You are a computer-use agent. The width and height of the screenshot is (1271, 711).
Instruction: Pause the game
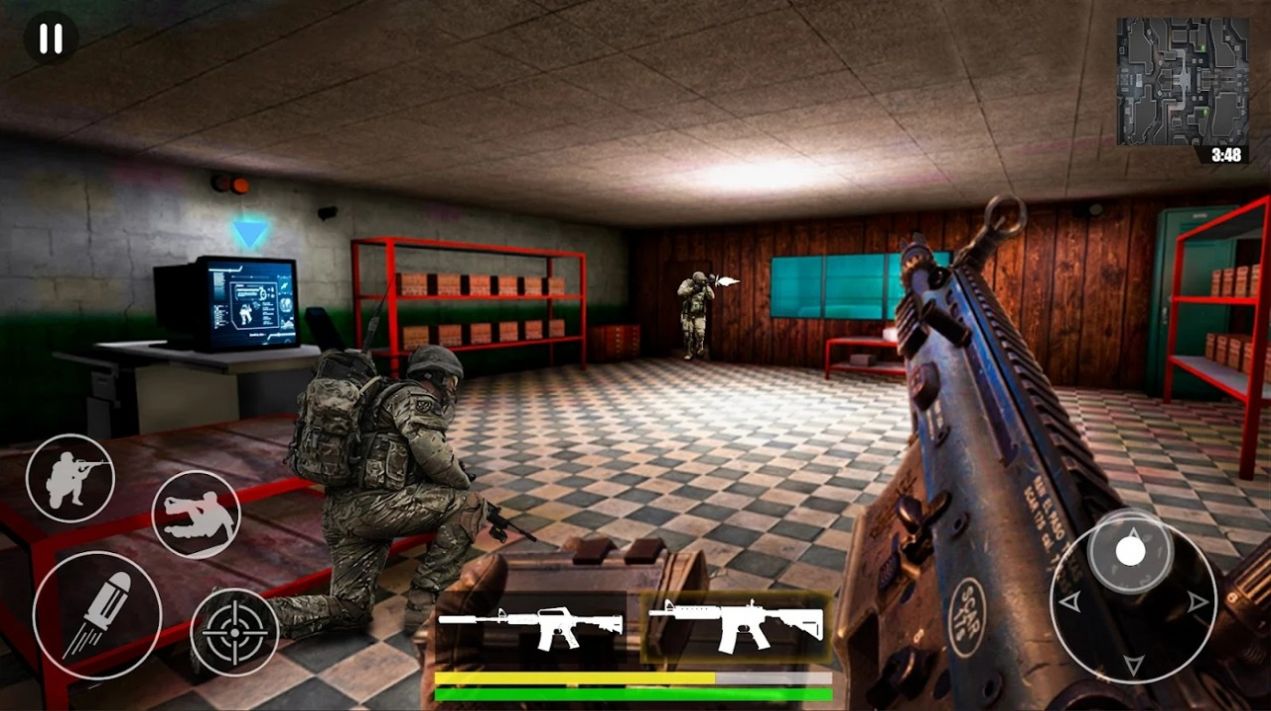[x=50, y=39]
